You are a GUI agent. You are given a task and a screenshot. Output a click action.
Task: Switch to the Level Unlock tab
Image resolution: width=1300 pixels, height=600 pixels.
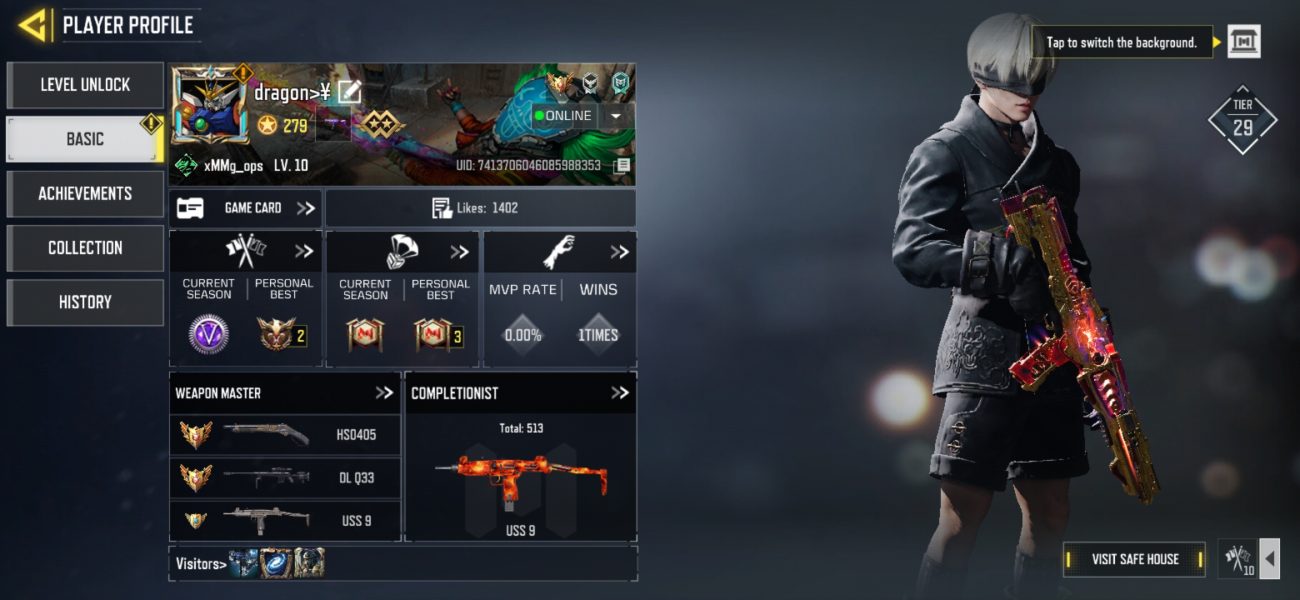[x=85, y=85]
